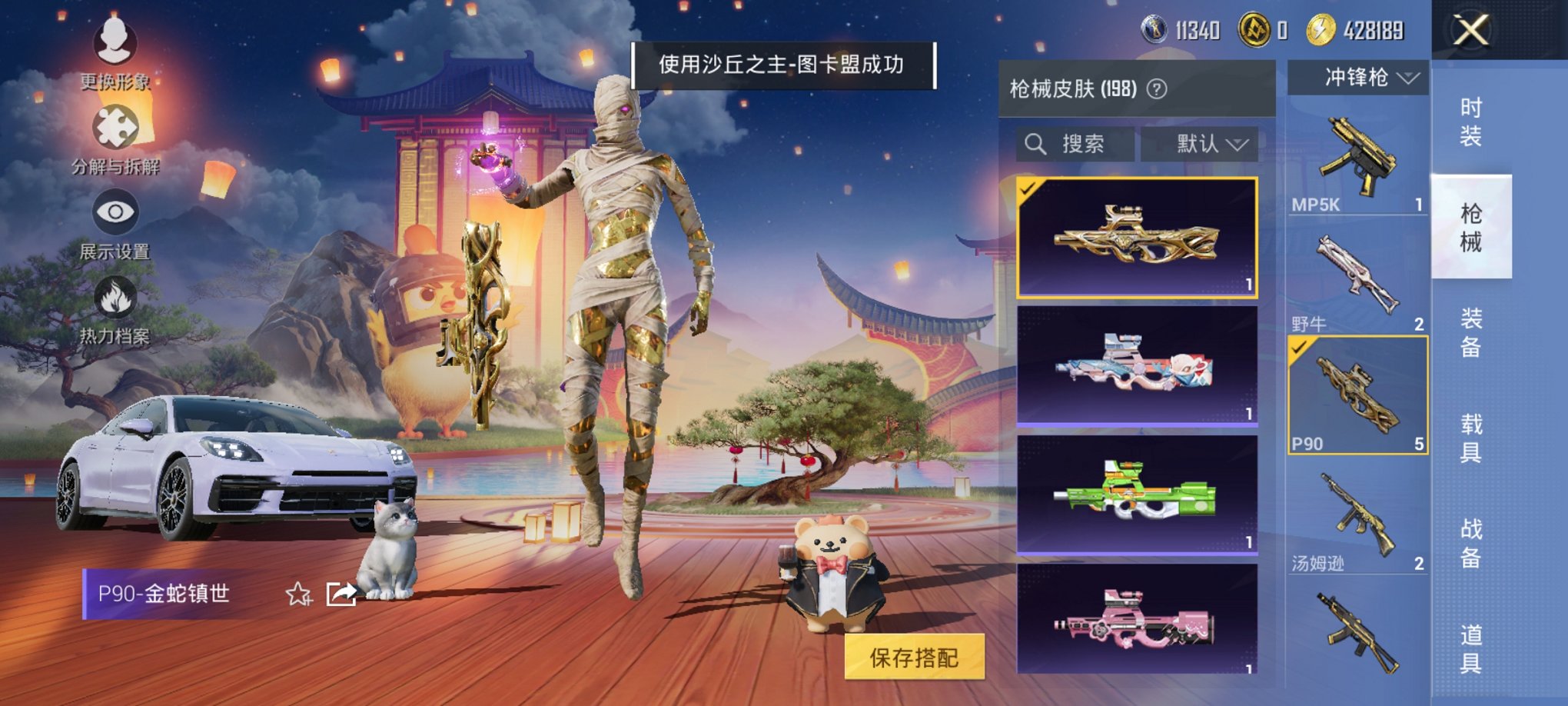
Task: Tap the 搜索 search field
Action: point(1082,145)
